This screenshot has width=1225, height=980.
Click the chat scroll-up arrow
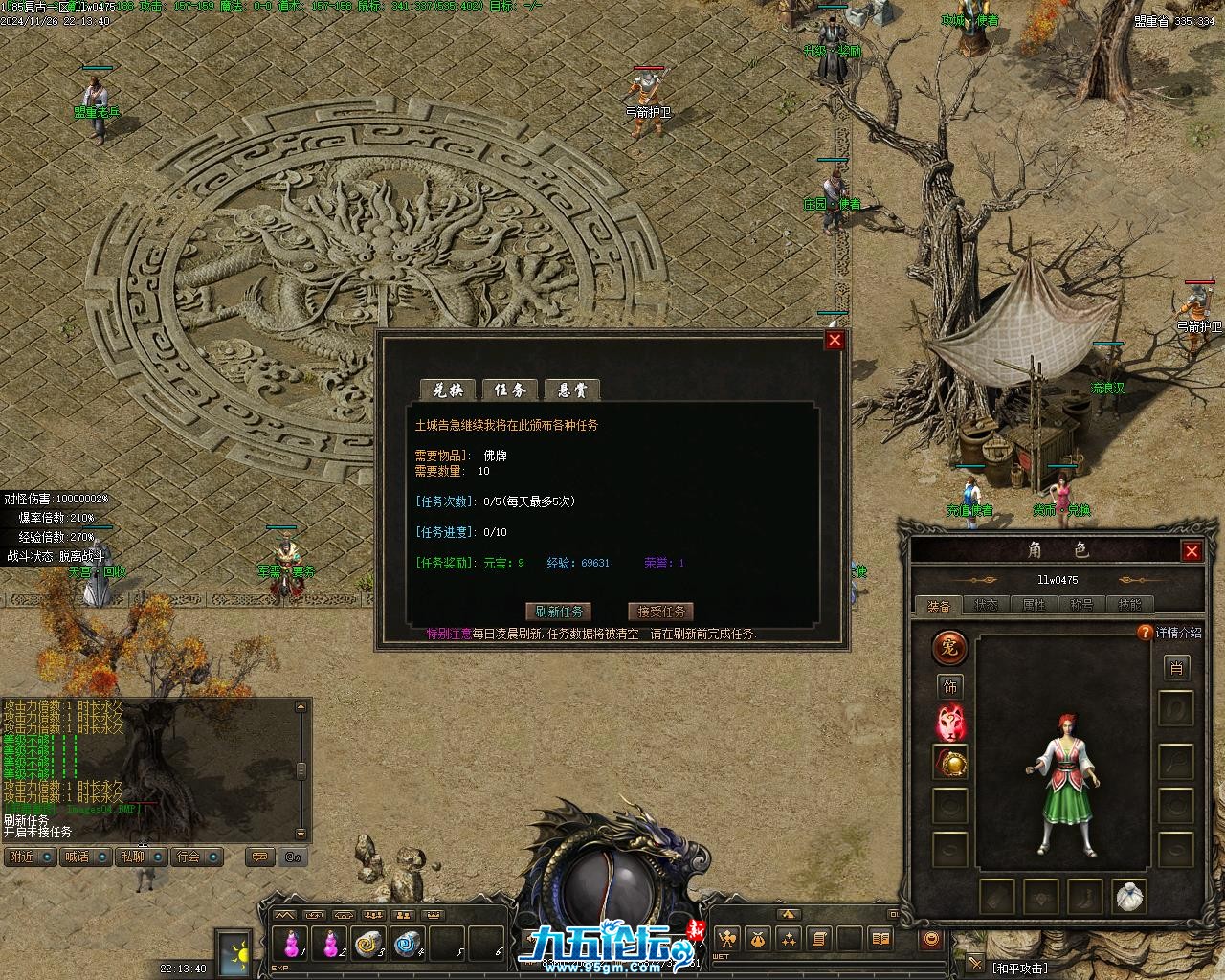point(301,707)
